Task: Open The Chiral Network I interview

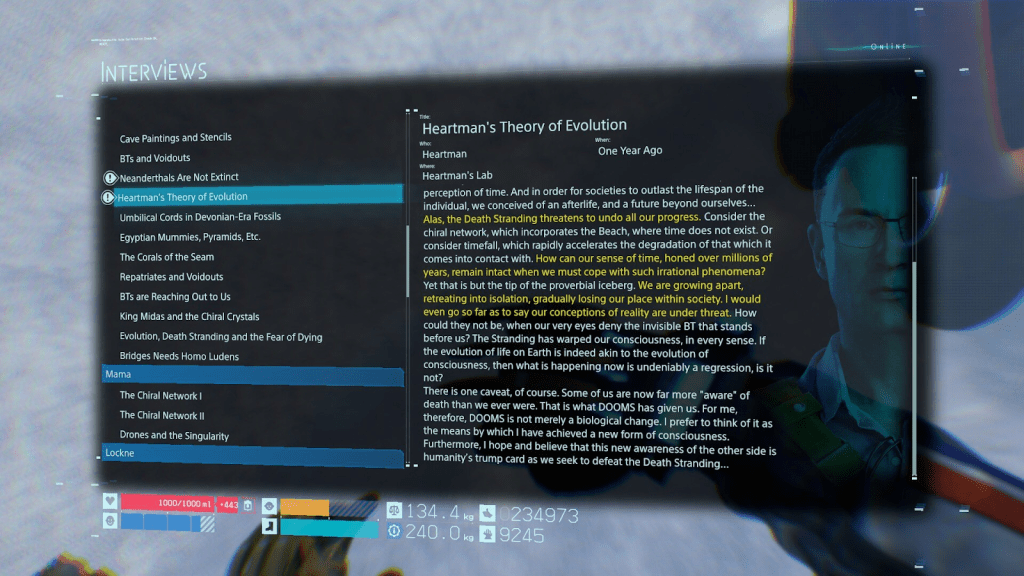Action: pos(160,396)
